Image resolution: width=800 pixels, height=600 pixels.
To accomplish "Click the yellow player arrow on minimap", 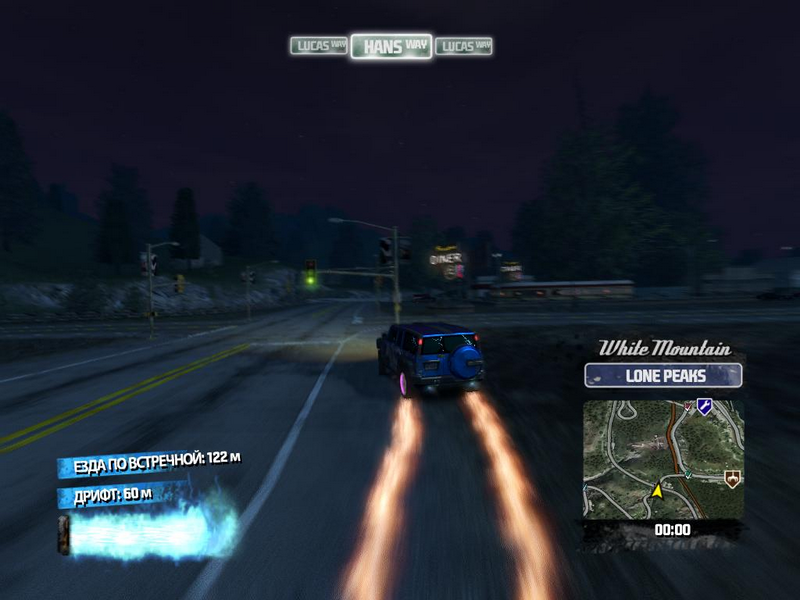I will pyautogui.click(x=658, y=491).
